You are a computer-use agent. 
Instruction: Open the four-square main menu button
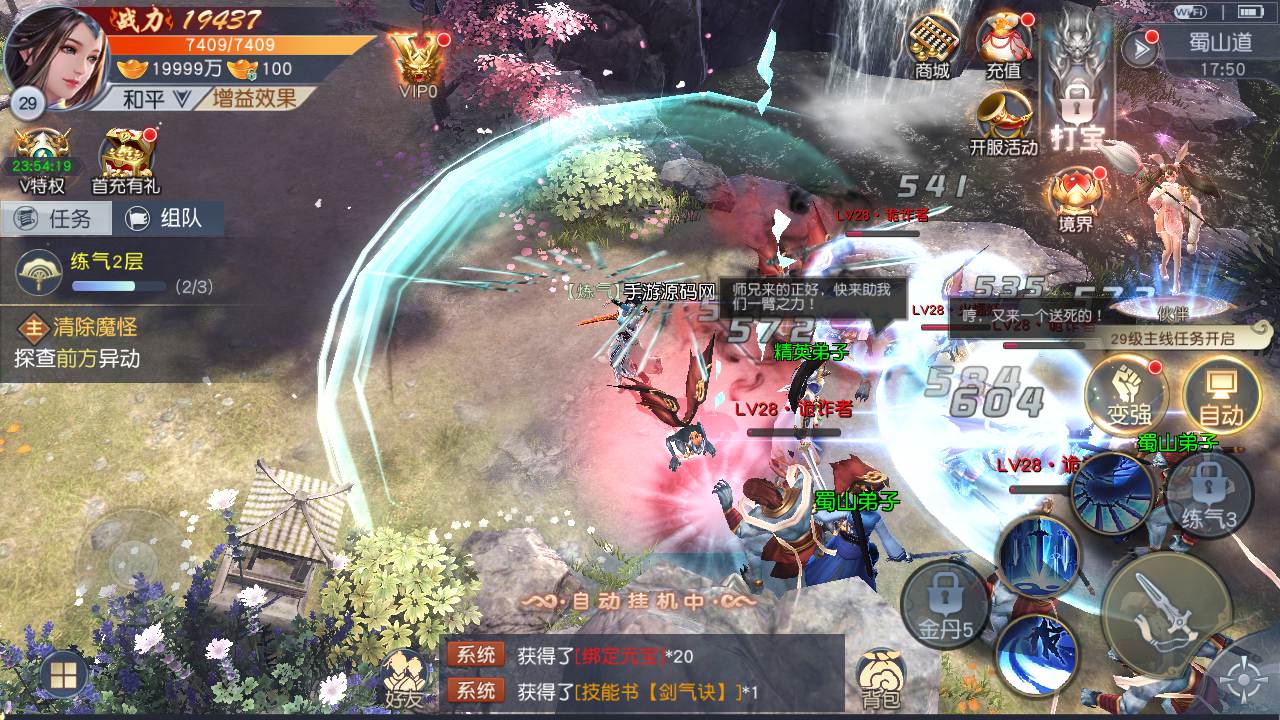point(62,676)
